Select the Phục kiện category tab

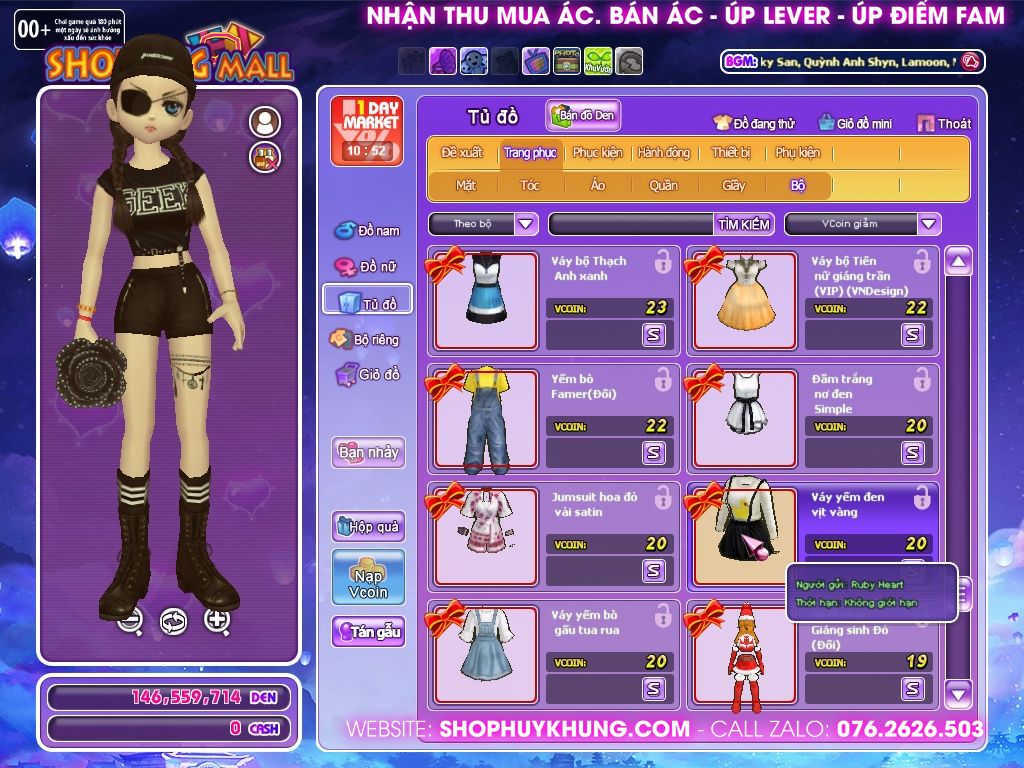(x=597, y=153)
